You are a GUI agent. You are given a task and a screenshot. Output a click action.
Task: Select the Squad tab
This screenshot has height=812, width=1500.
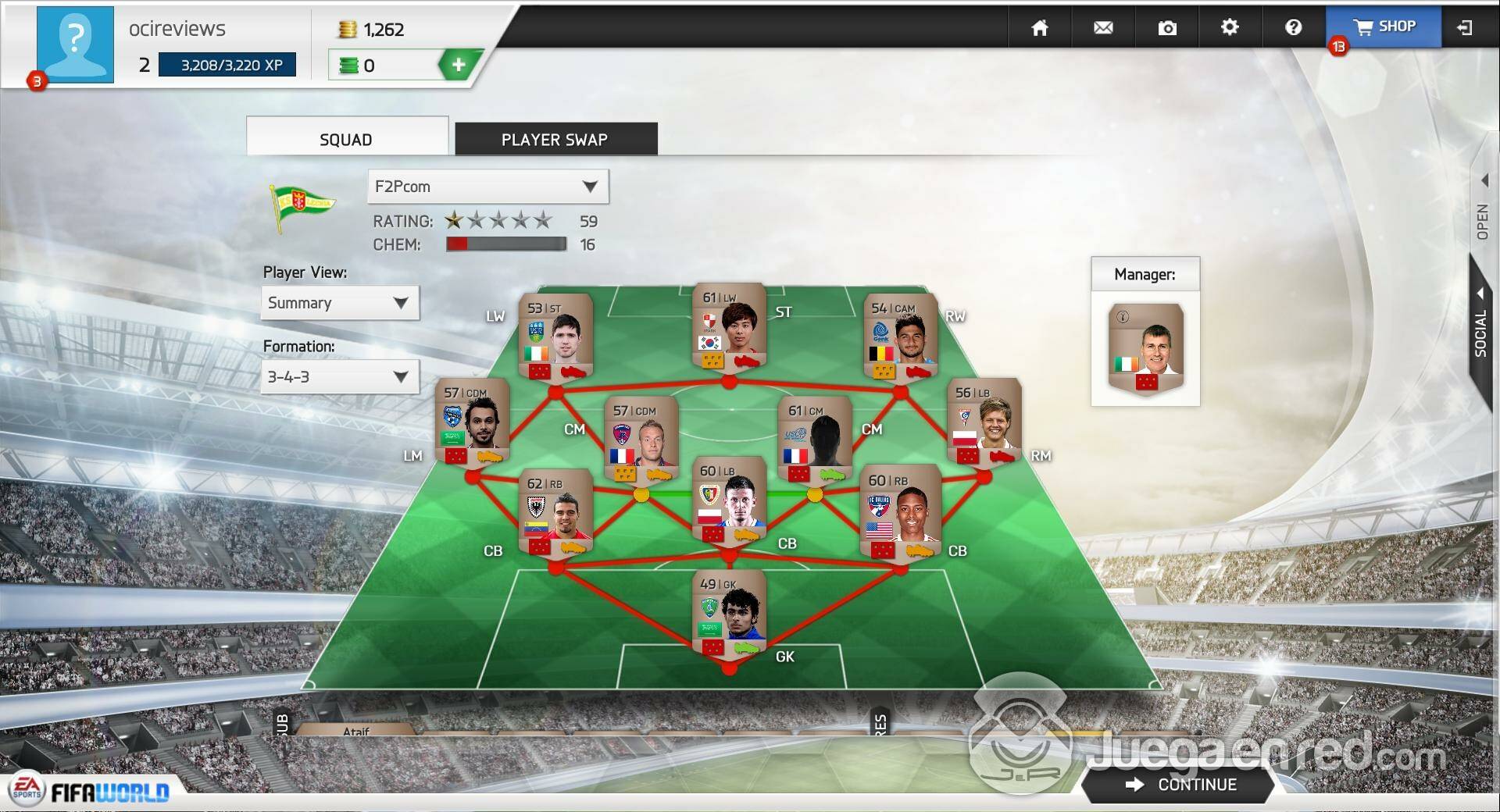tap(346, 139)
